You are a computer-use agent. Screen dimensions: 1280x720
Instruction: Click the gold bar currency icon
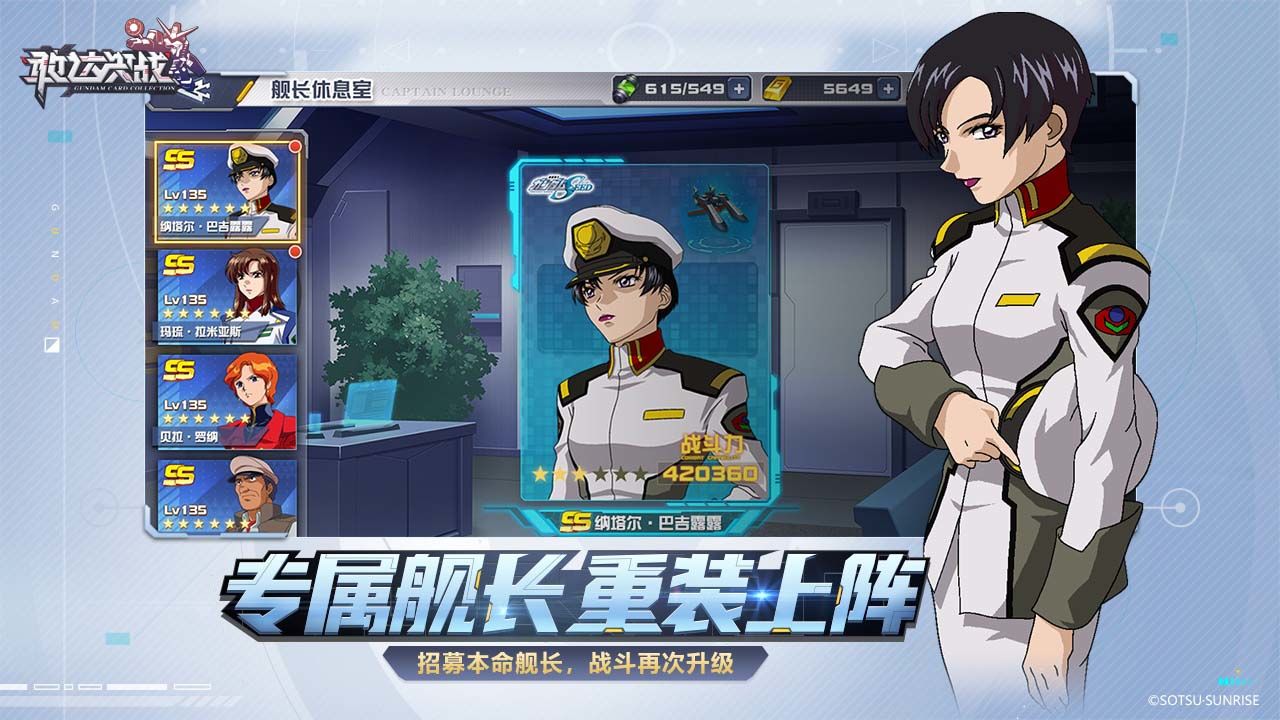[775, 87]
